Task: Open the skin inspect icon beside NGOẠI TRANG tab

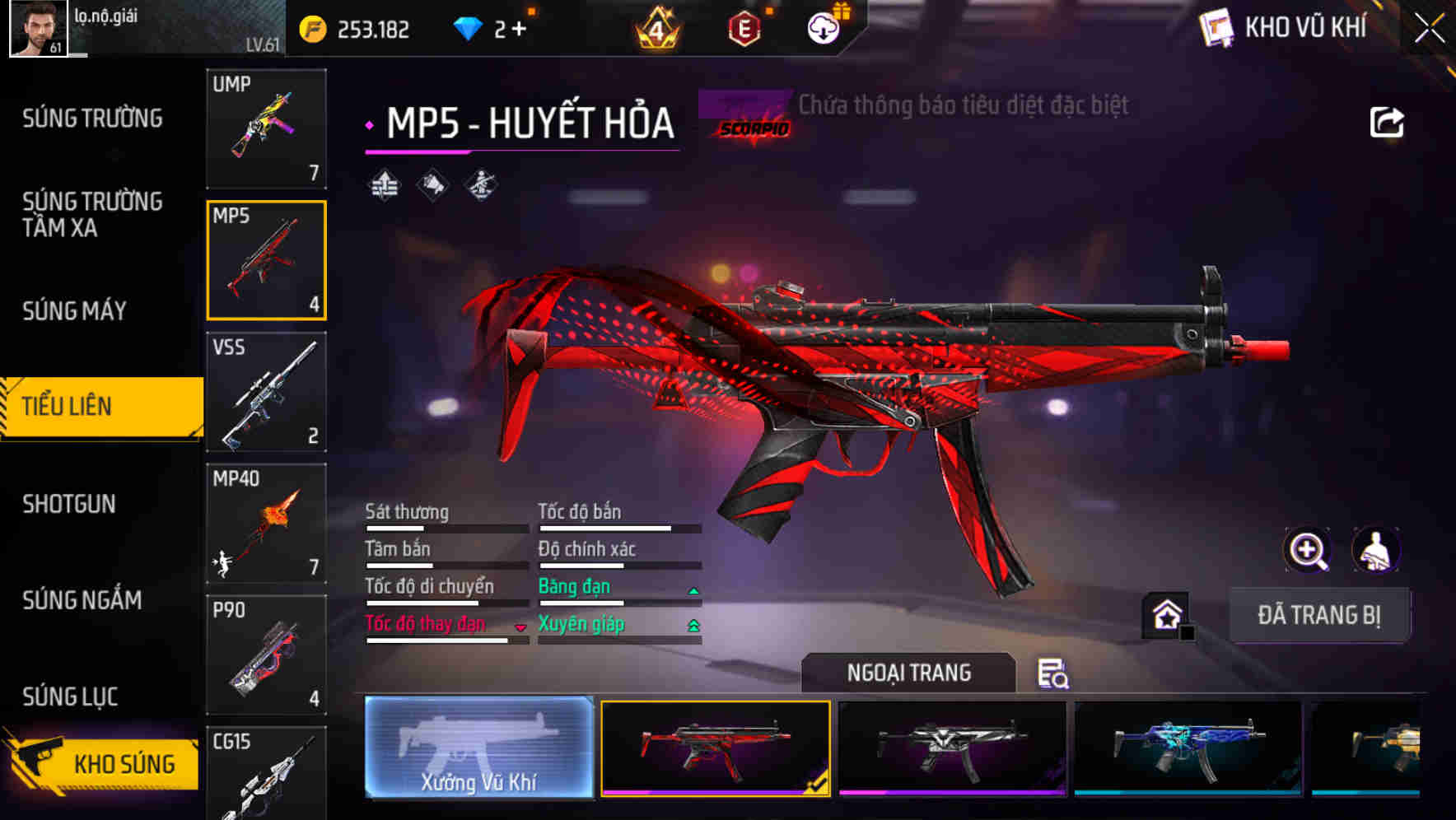Action: [x=1053, y=674]
